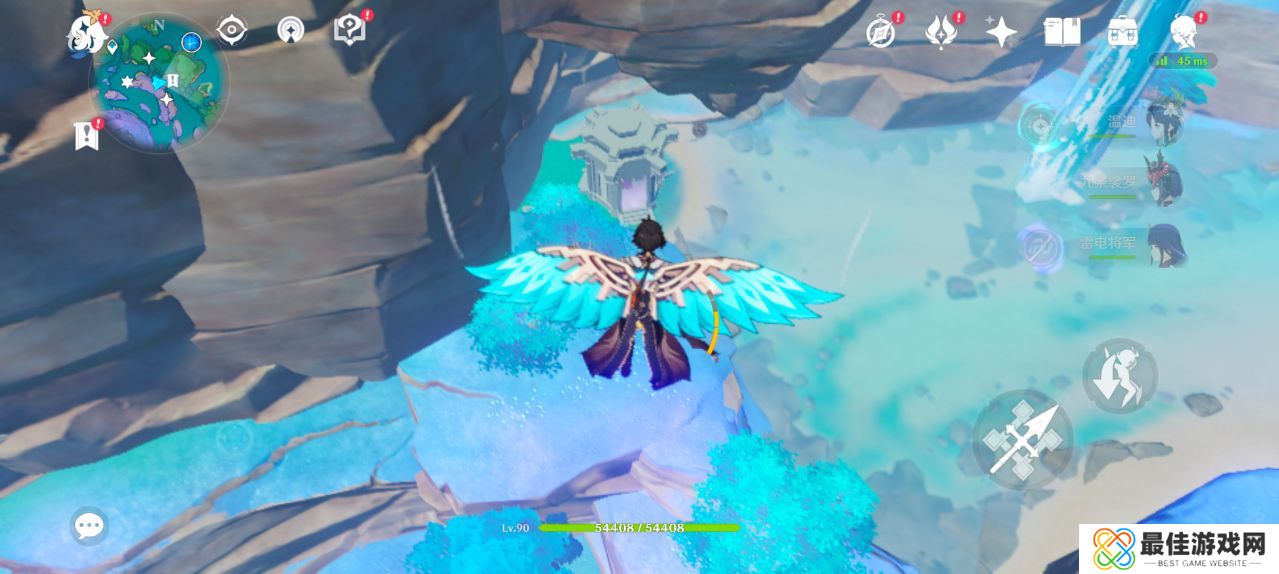Open the Paimon main menu
The width and height of the screenshot is (1279, 574).
[x=87, y=35]
